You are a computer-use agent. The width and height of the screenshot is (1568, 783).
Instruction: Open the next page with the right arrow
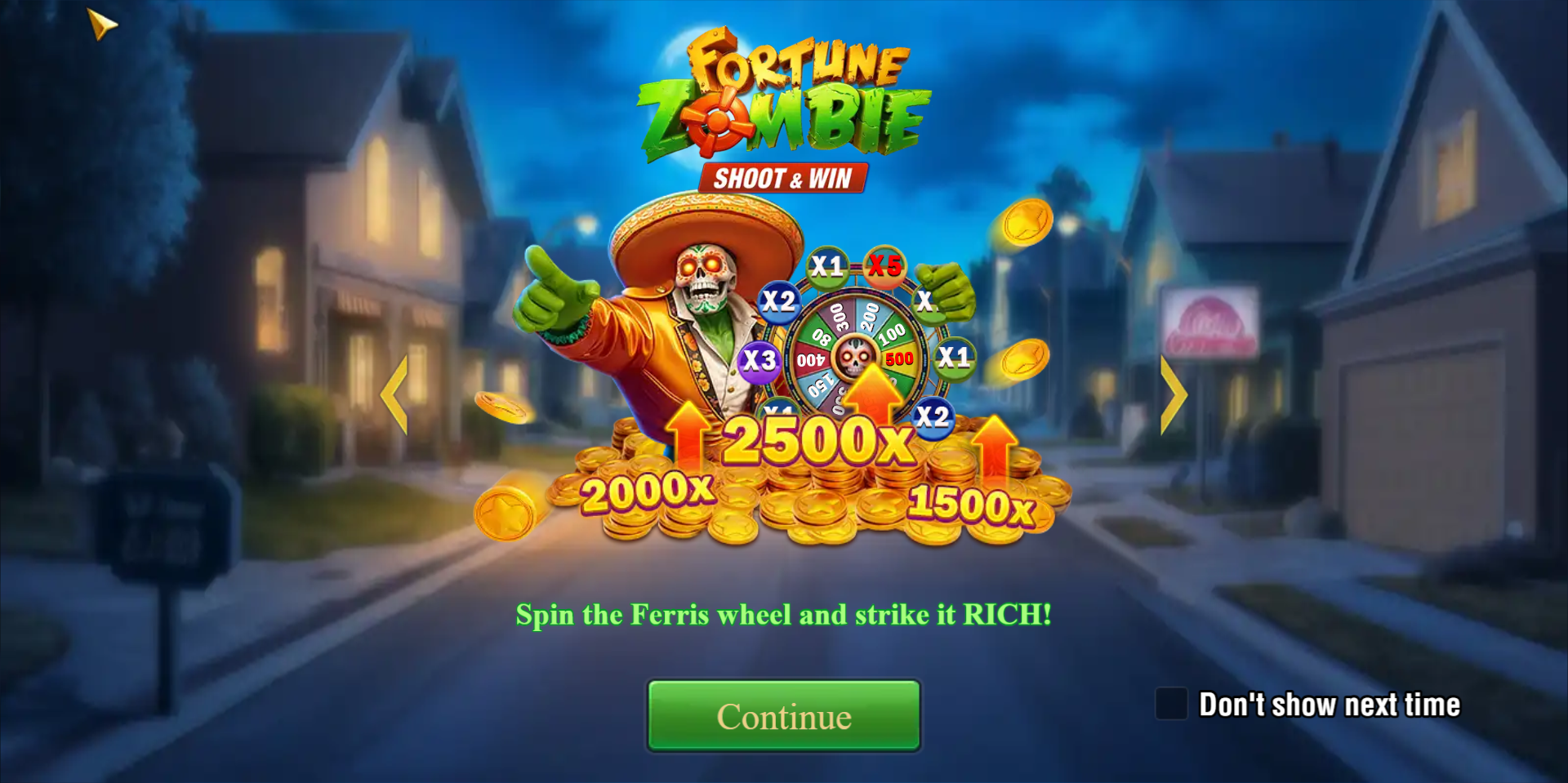click(x=1174, y=395)
